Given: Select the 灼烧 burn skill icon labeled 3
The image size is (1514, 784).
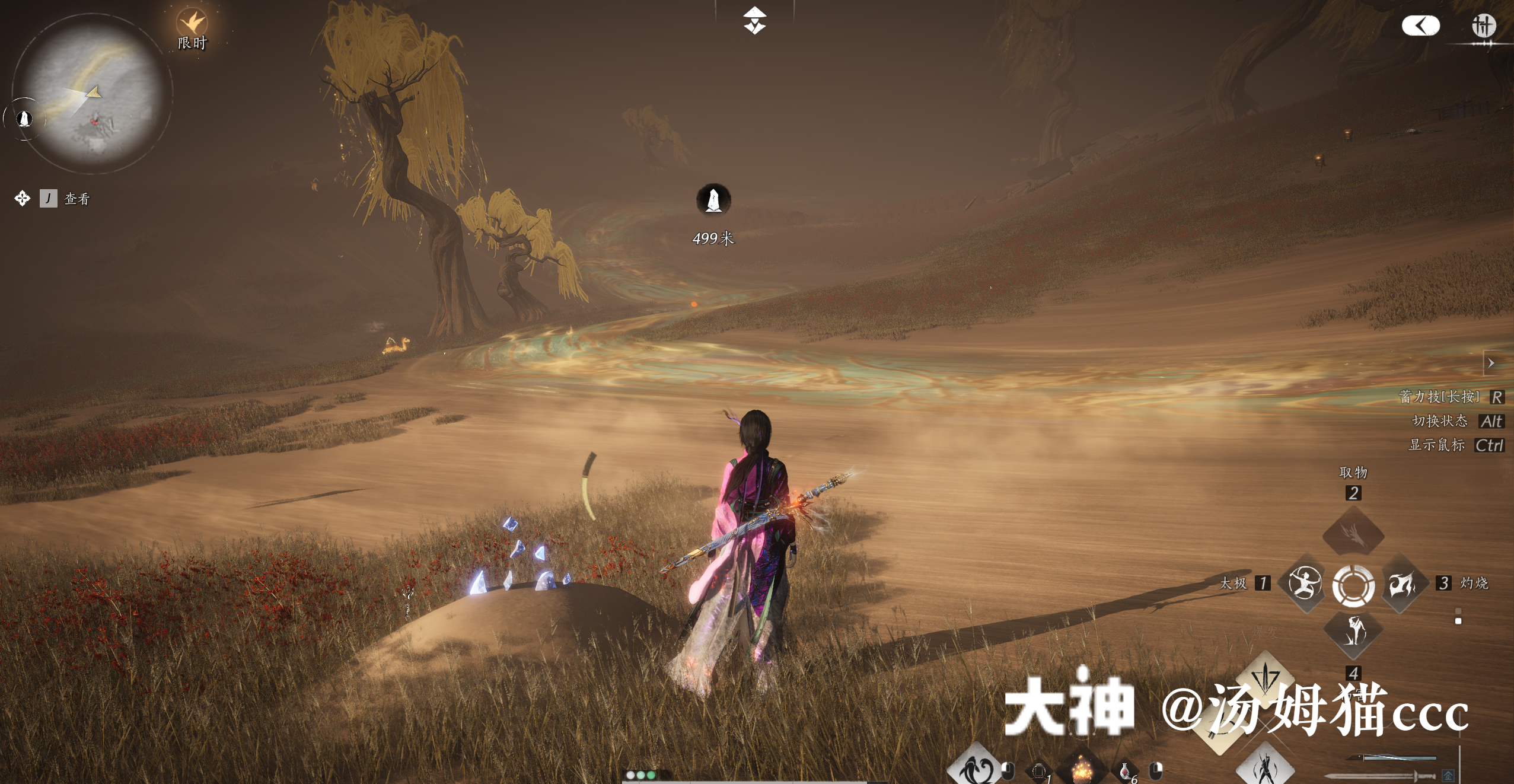Looking at the screenshot, I should [1403, 584].
